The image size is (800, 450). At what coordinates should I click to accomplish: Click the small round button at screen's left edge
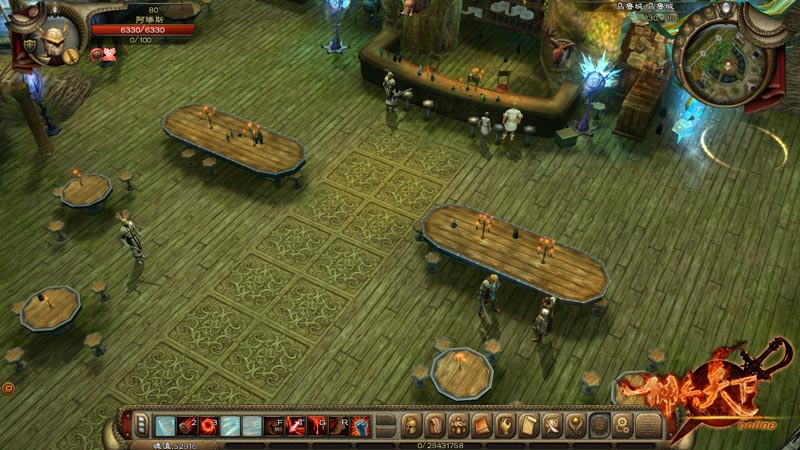point(8,388)
